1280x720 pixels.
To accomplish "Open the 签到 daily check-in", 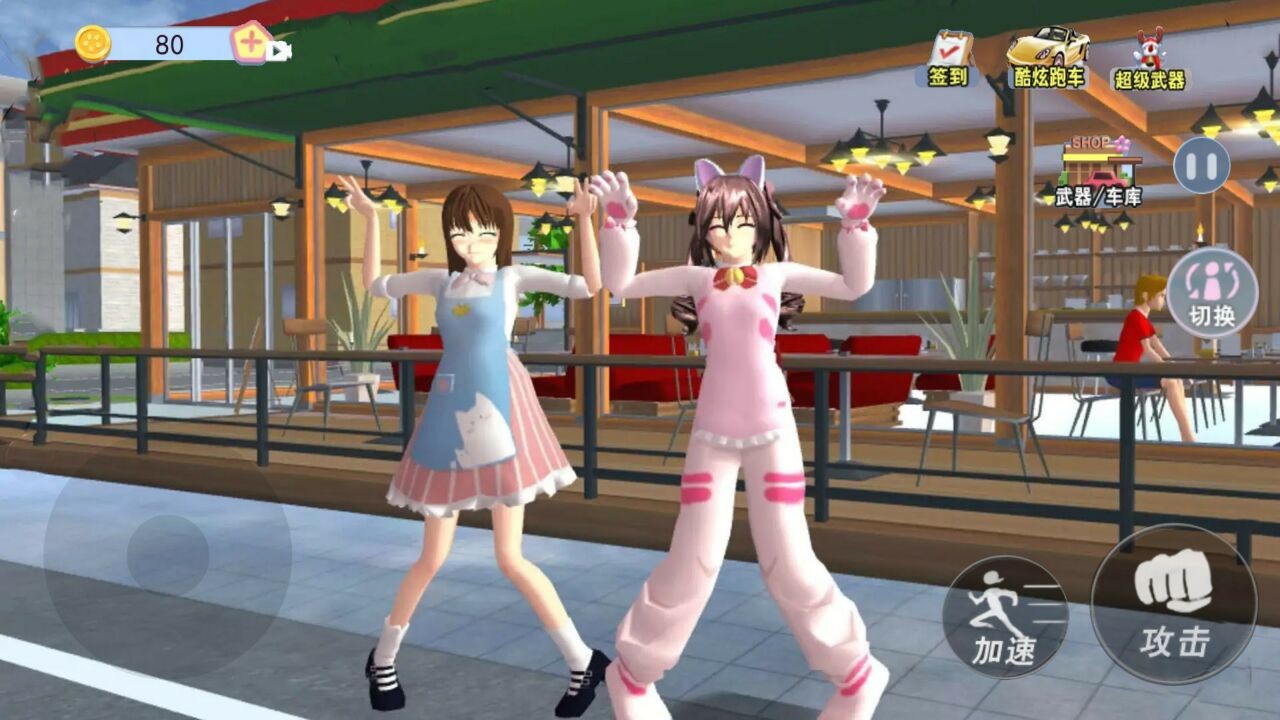I will click(947, 59).
